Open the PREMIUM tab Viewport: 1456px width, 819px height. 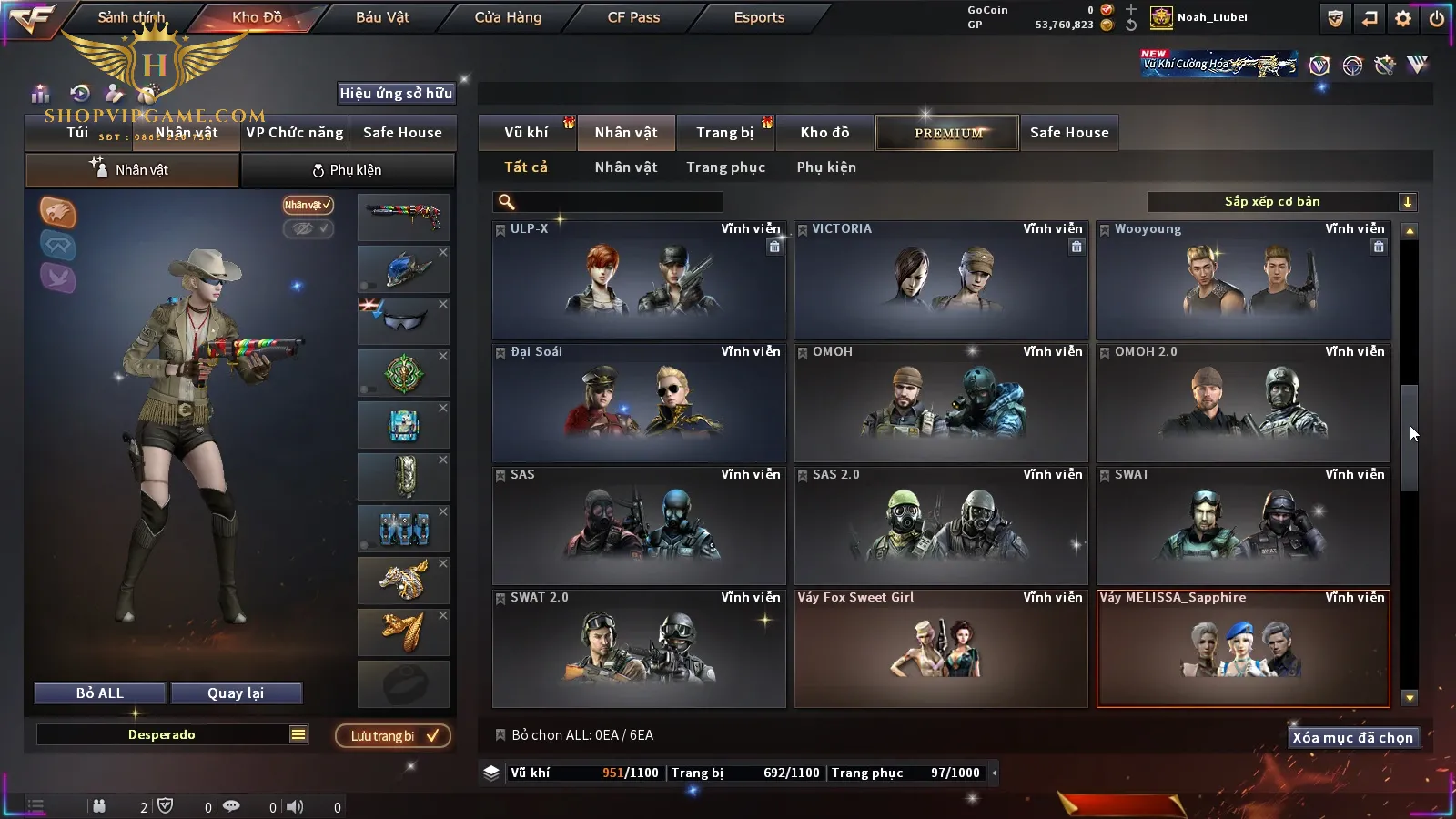(x=948, y=133)
